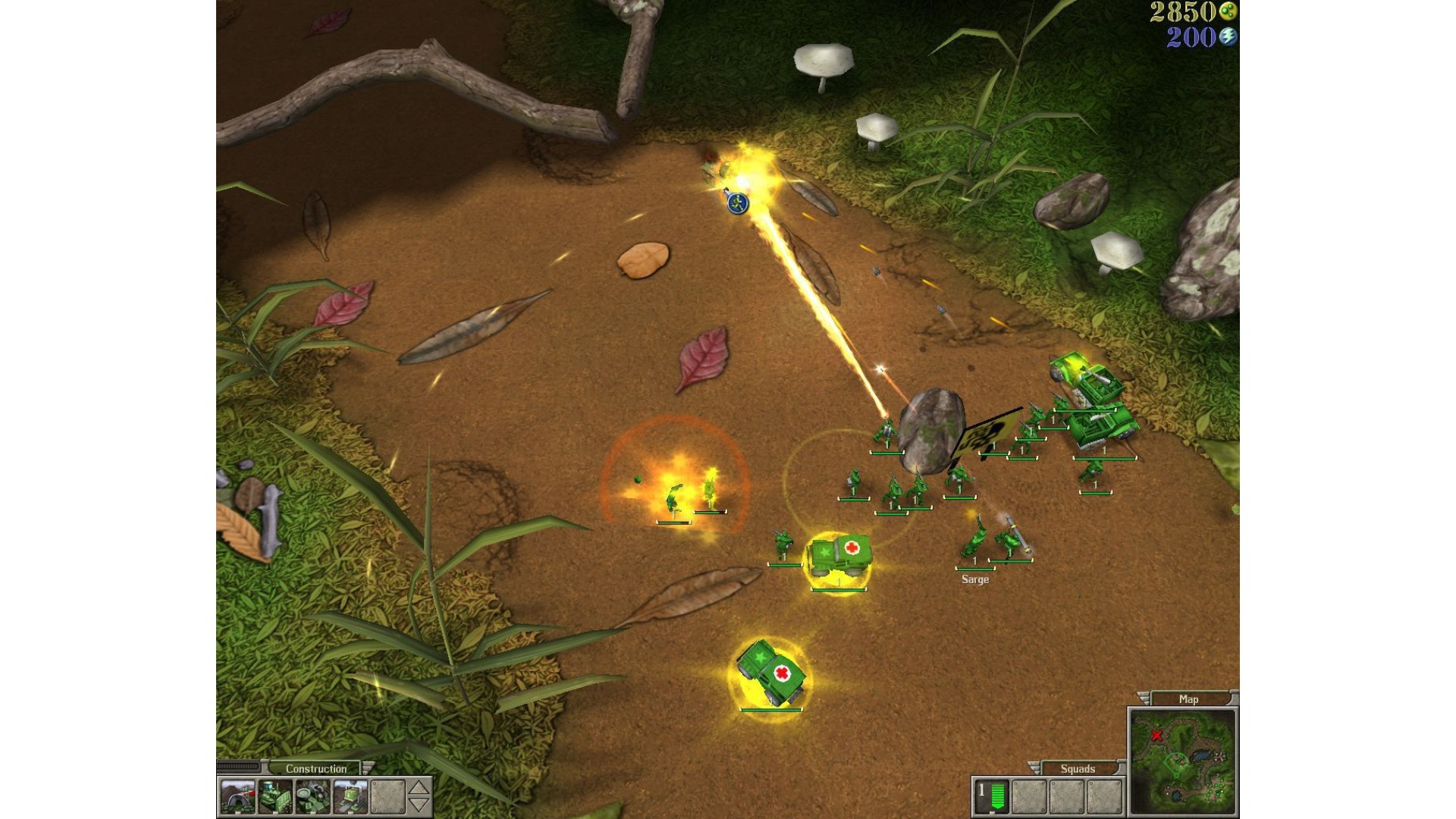Select the Sarge unit

point(974,544)
